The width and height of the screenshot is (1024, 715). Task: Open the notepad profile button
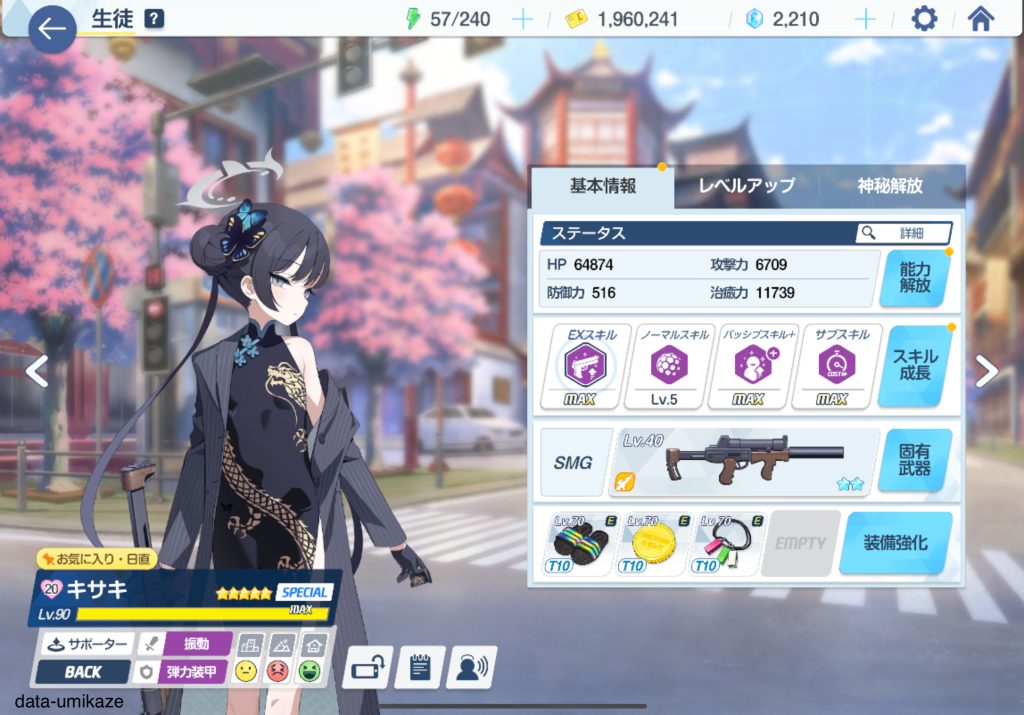click(420, 666)
